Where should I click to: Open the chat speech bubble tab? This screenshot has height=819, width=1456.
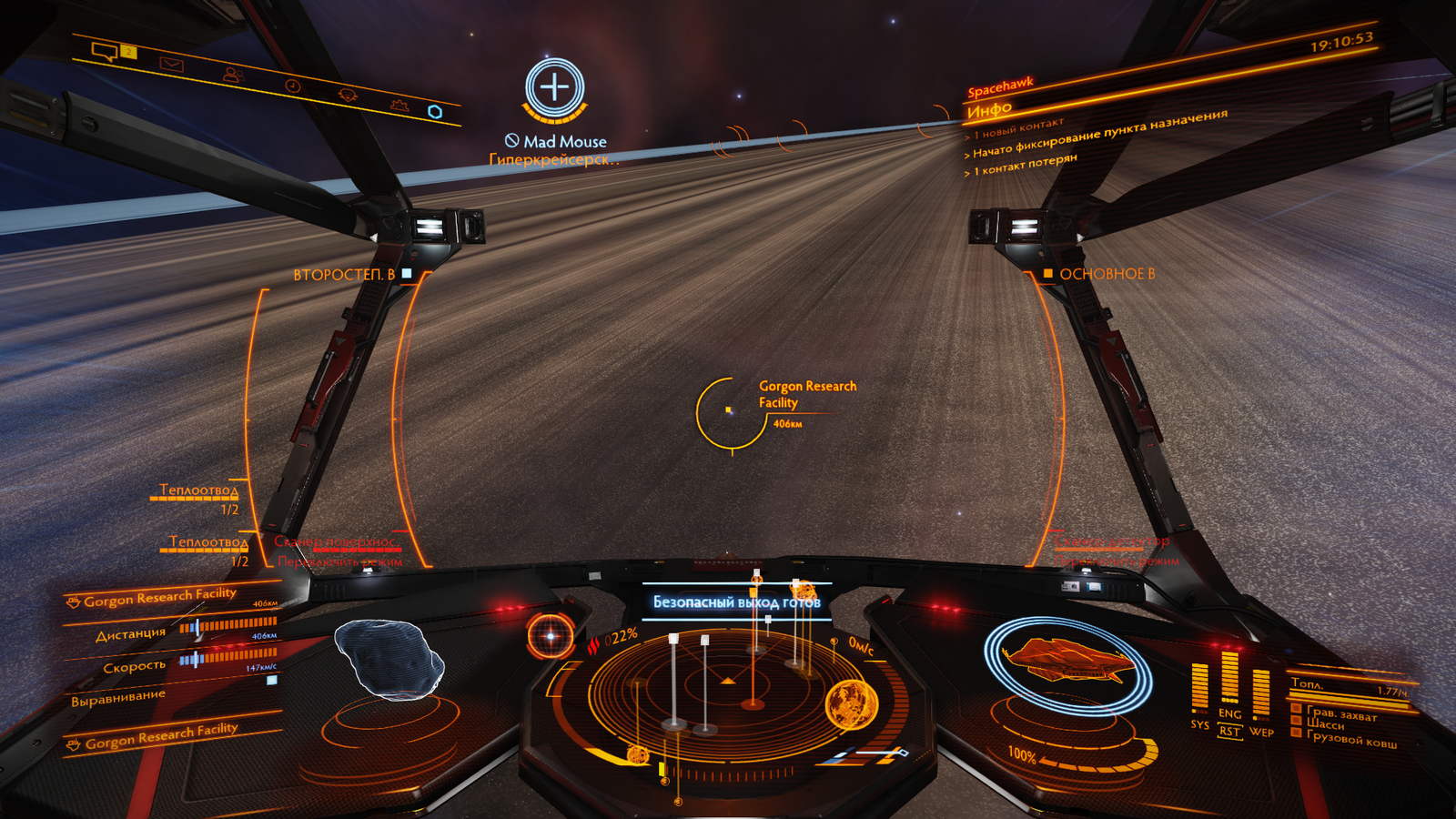click(106, 51)
